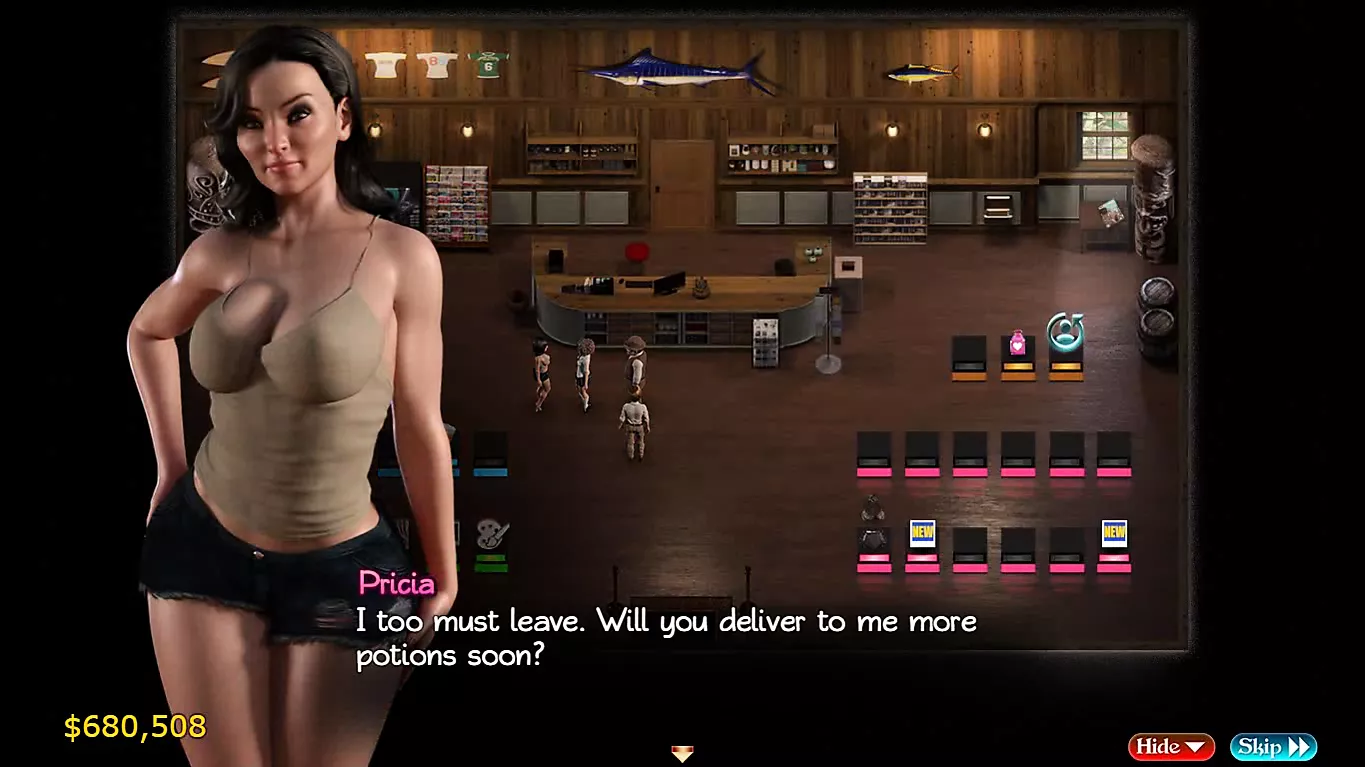Skip the dialogue

coord(1272,746)
